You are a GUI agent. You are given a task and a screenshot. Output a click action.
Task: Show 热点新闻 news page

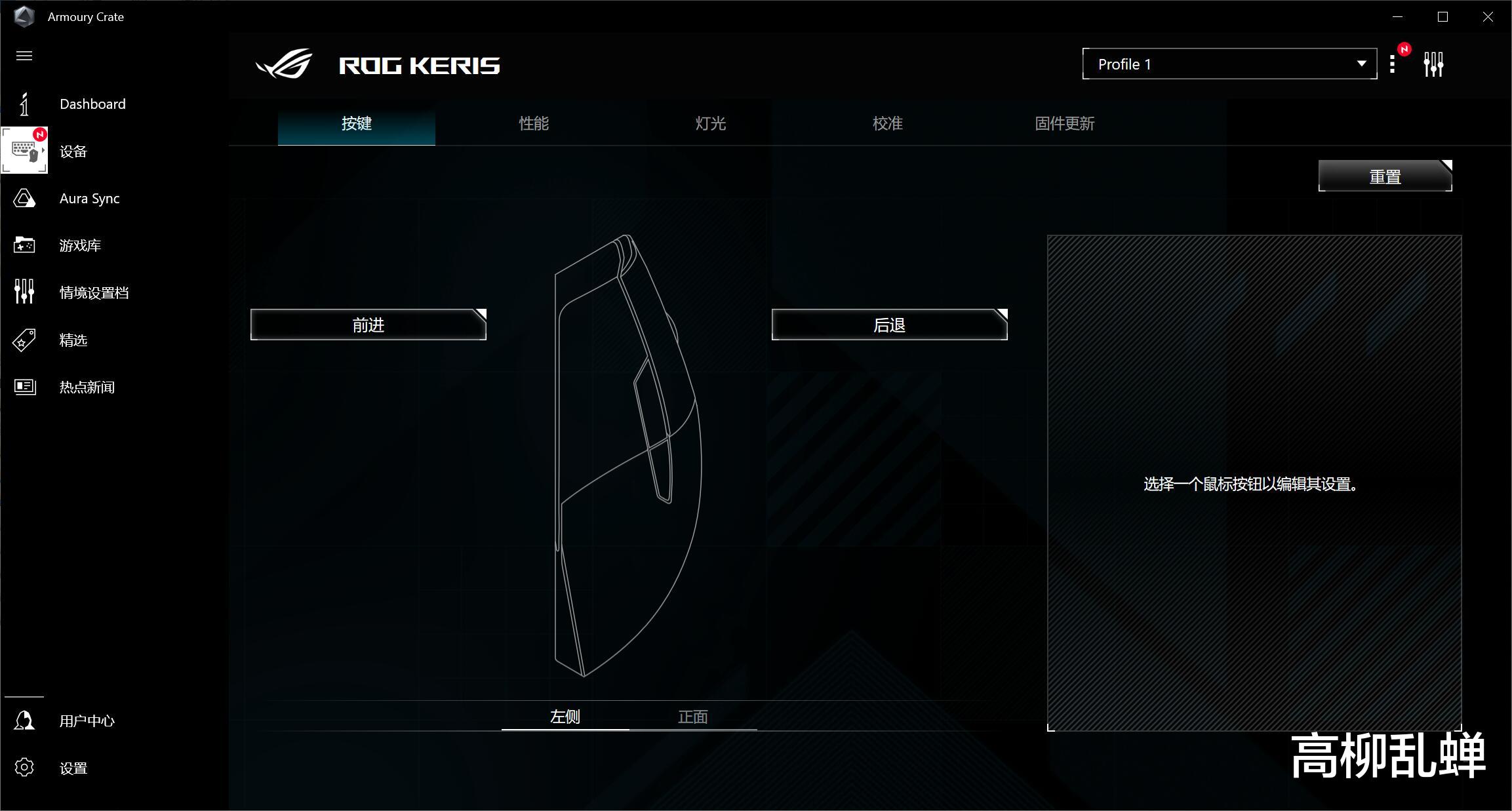point(87,387)
